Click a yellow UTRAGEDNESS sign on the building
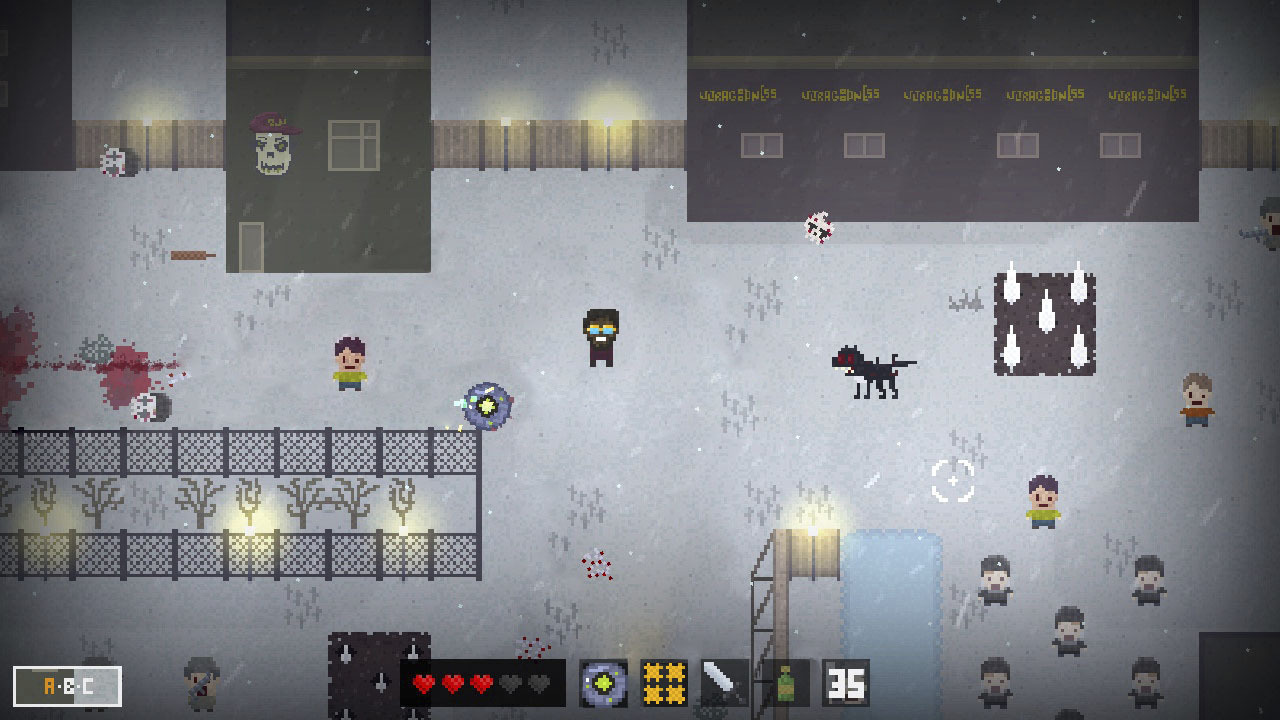The image size is (1280, 720). point(736,95)
